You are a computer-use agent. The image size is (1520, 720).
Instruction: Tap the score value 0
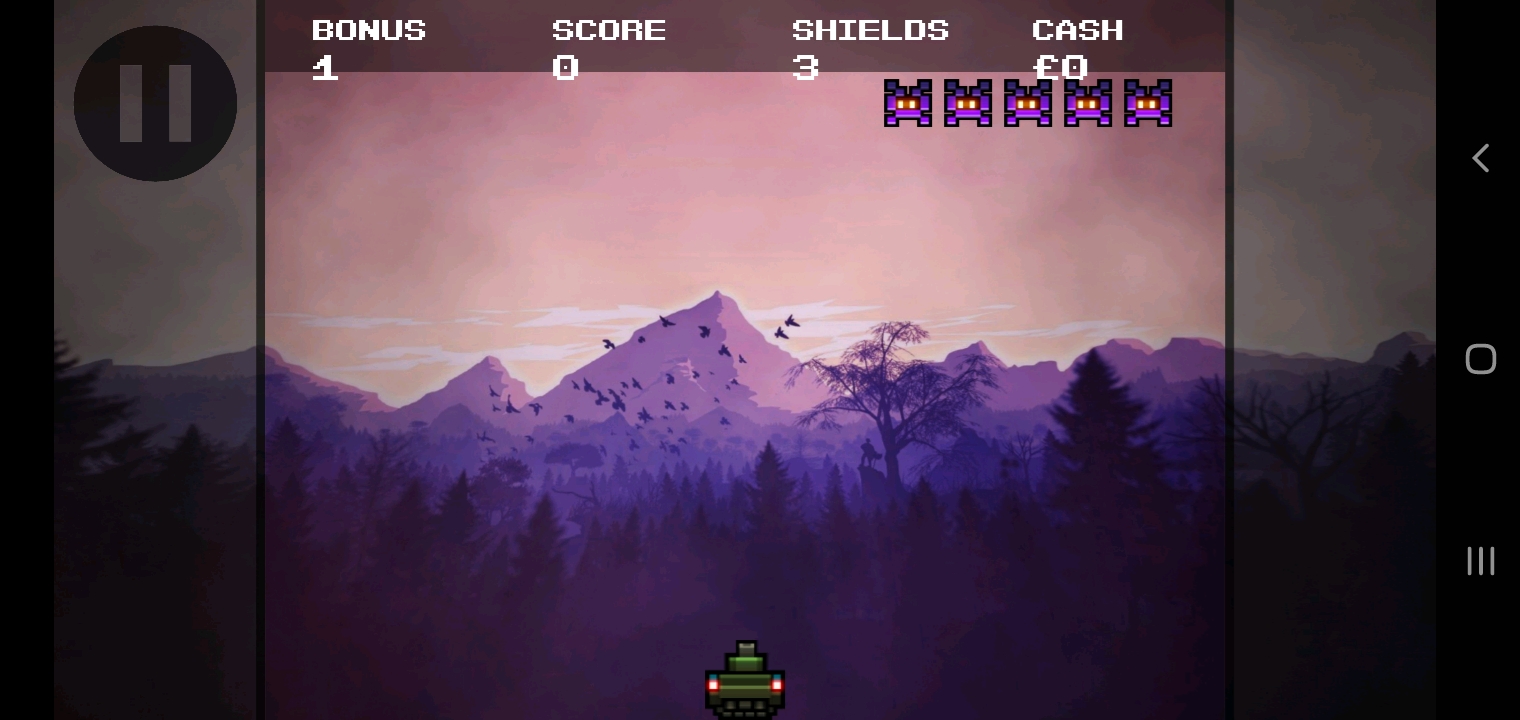click(565, 67)
